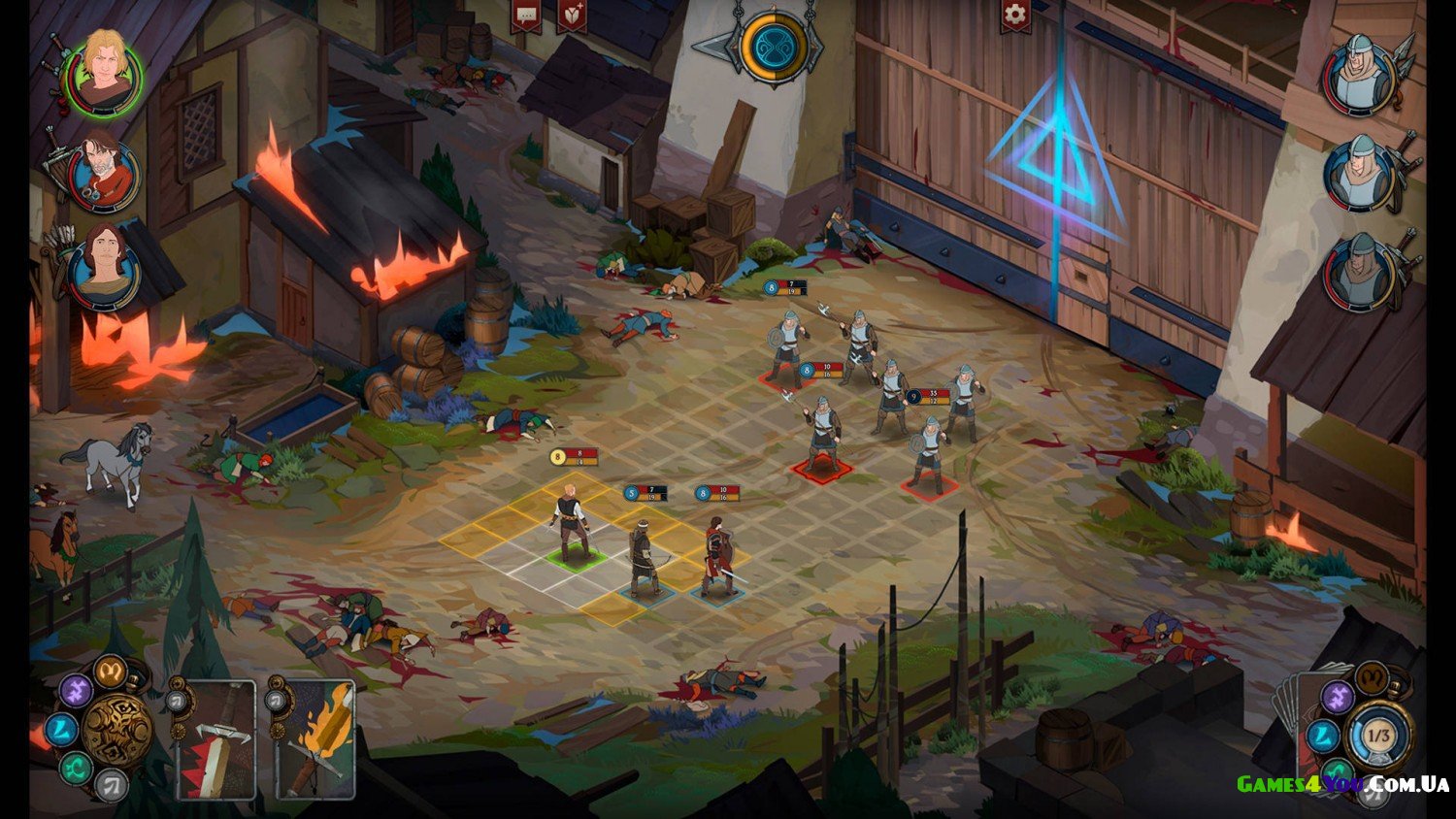This screenshot has width=1456, height=819.
Task: Activate the green rune orb beside gold medallion
Action: click(75, 770)
